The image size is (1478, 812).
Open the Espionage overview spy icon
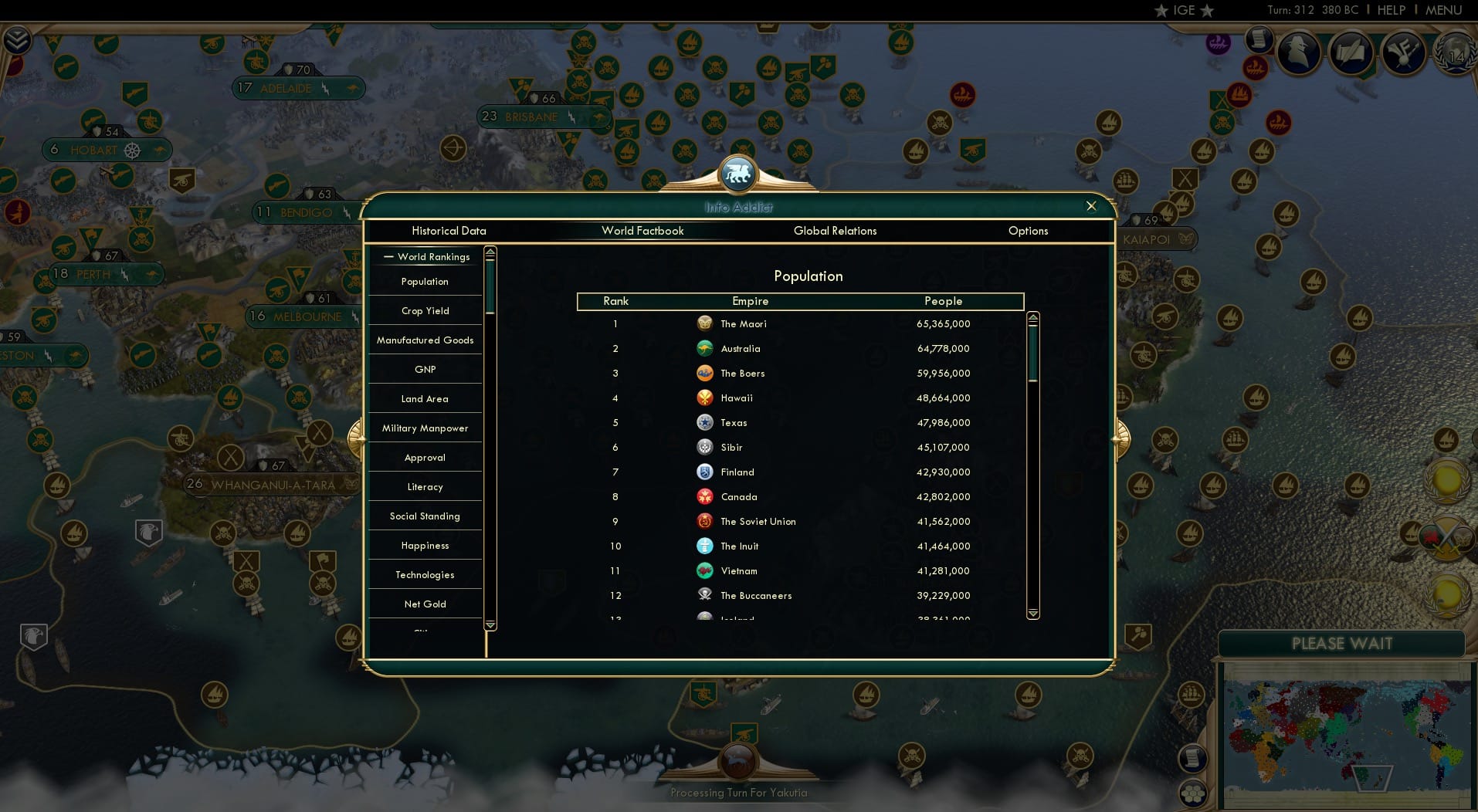tap(1298, 52)
